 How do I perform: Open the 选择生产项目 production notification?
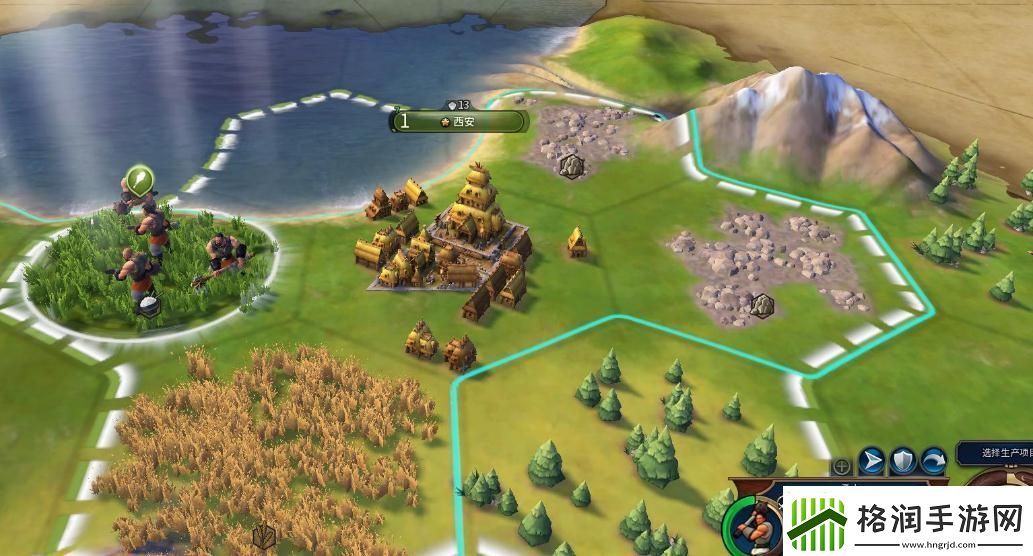pyautogui.click(x=994, y=453)
